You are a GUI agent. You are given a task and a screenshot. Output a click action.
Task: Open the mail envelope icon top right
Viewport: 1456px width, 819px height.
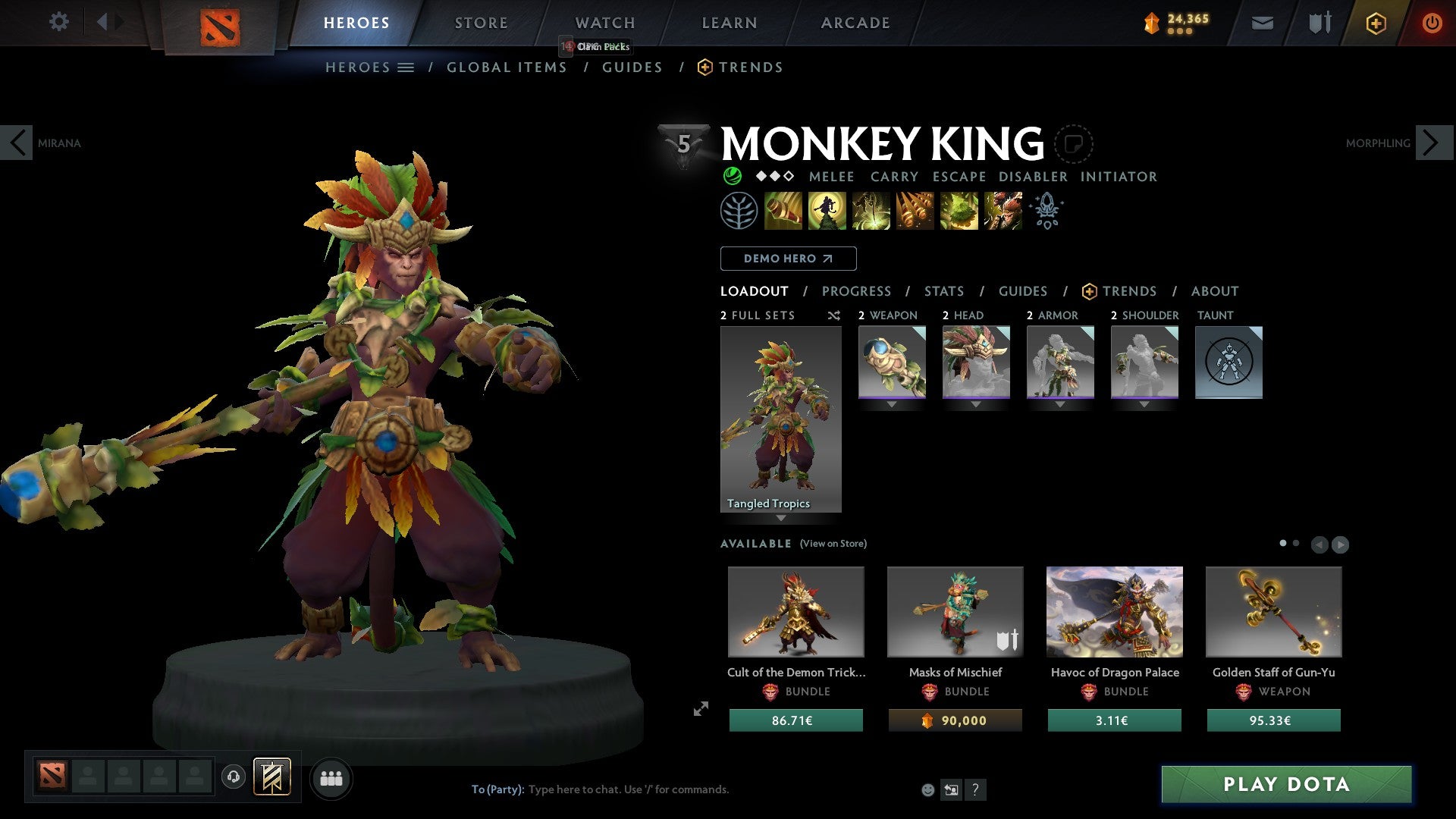[x=1262, y=23]
